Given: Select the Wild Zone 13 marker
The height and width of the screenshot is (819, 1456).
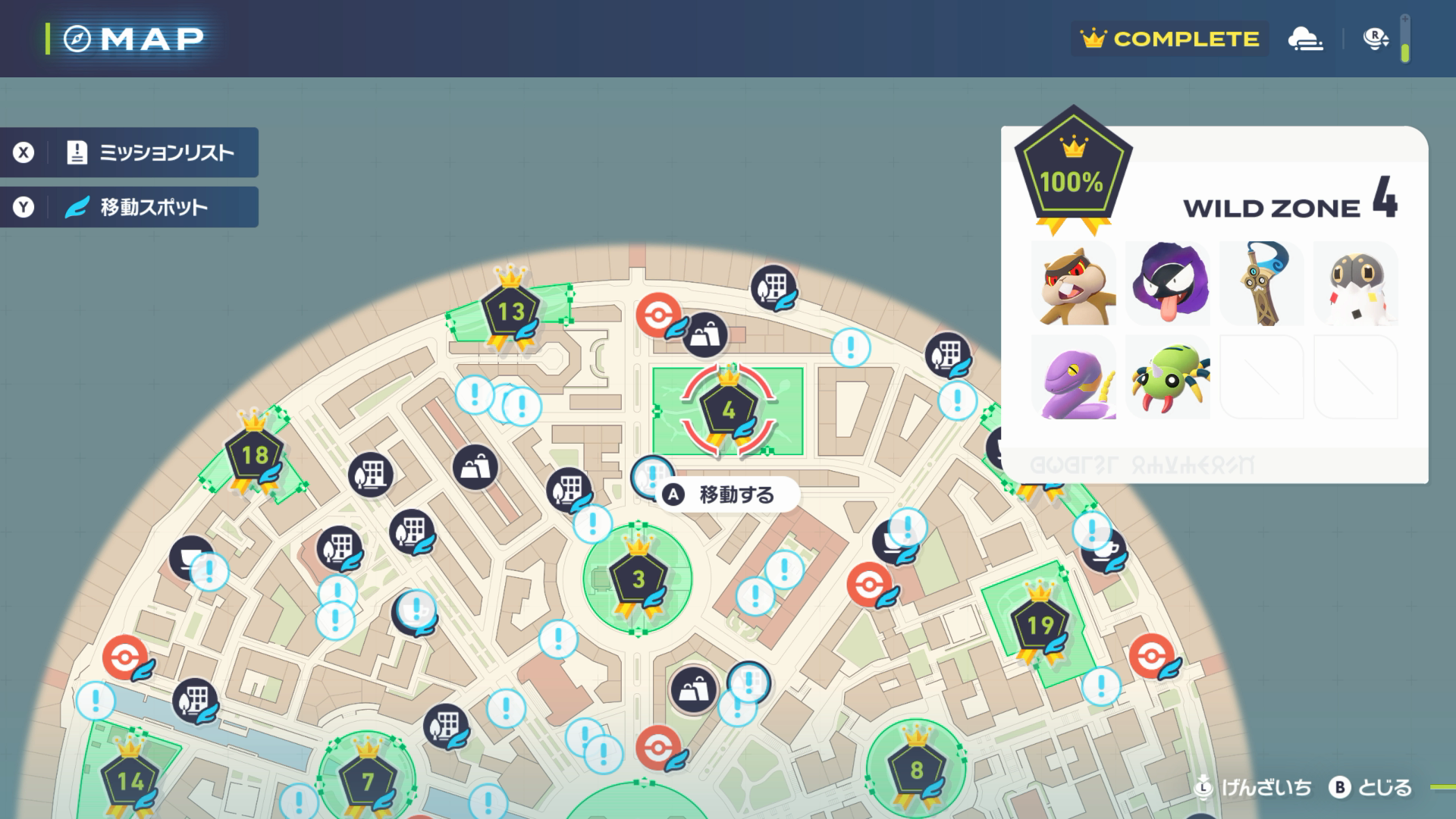Looking at the screenshot, I should click(511, 312).
